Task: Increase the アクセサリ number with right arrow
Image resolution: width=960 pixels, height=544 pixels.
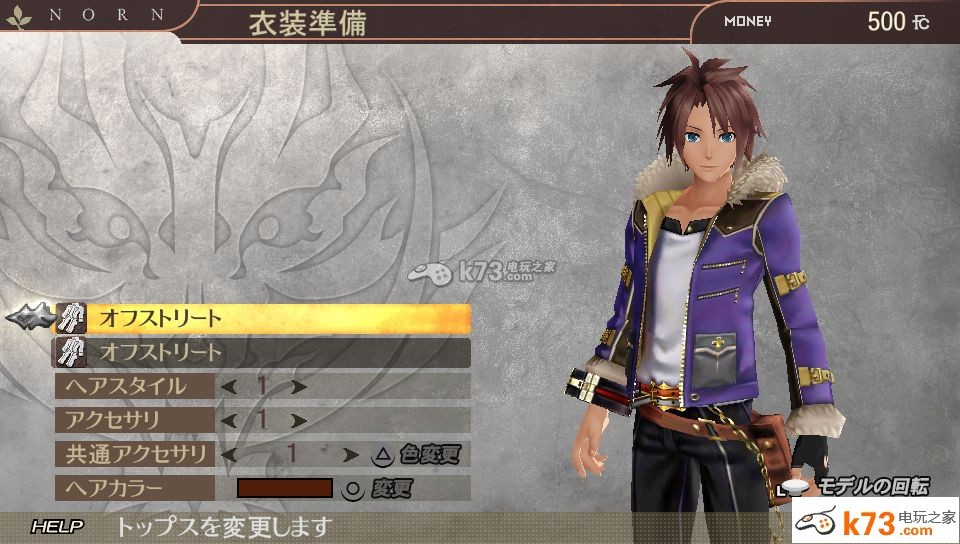Action: 297,420
